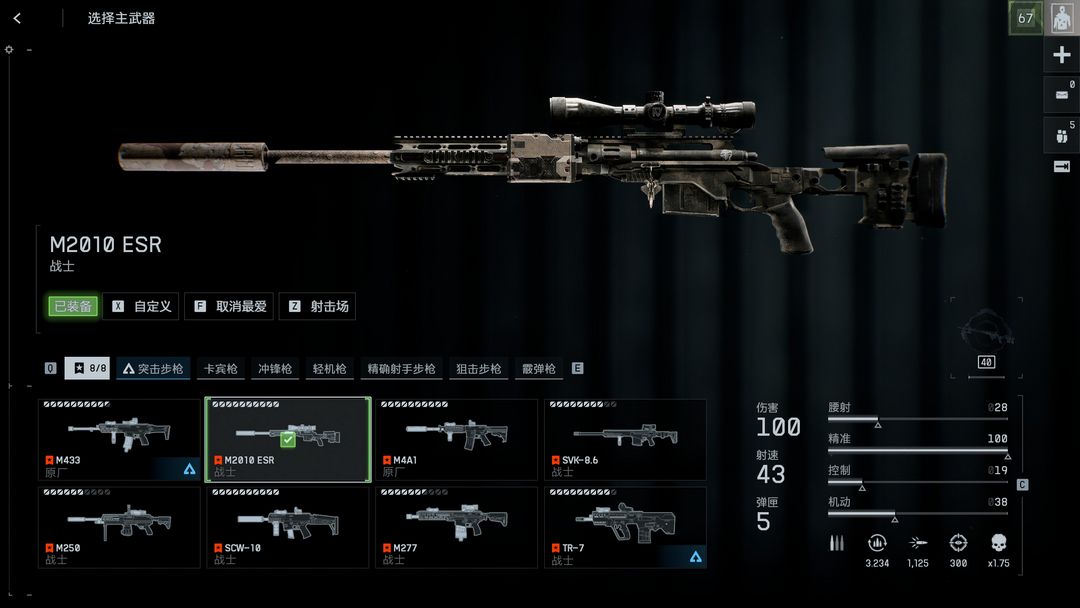The image size is (1080, 608).
Task: Show the 轻机枪 LMG category
Action: 328,368
